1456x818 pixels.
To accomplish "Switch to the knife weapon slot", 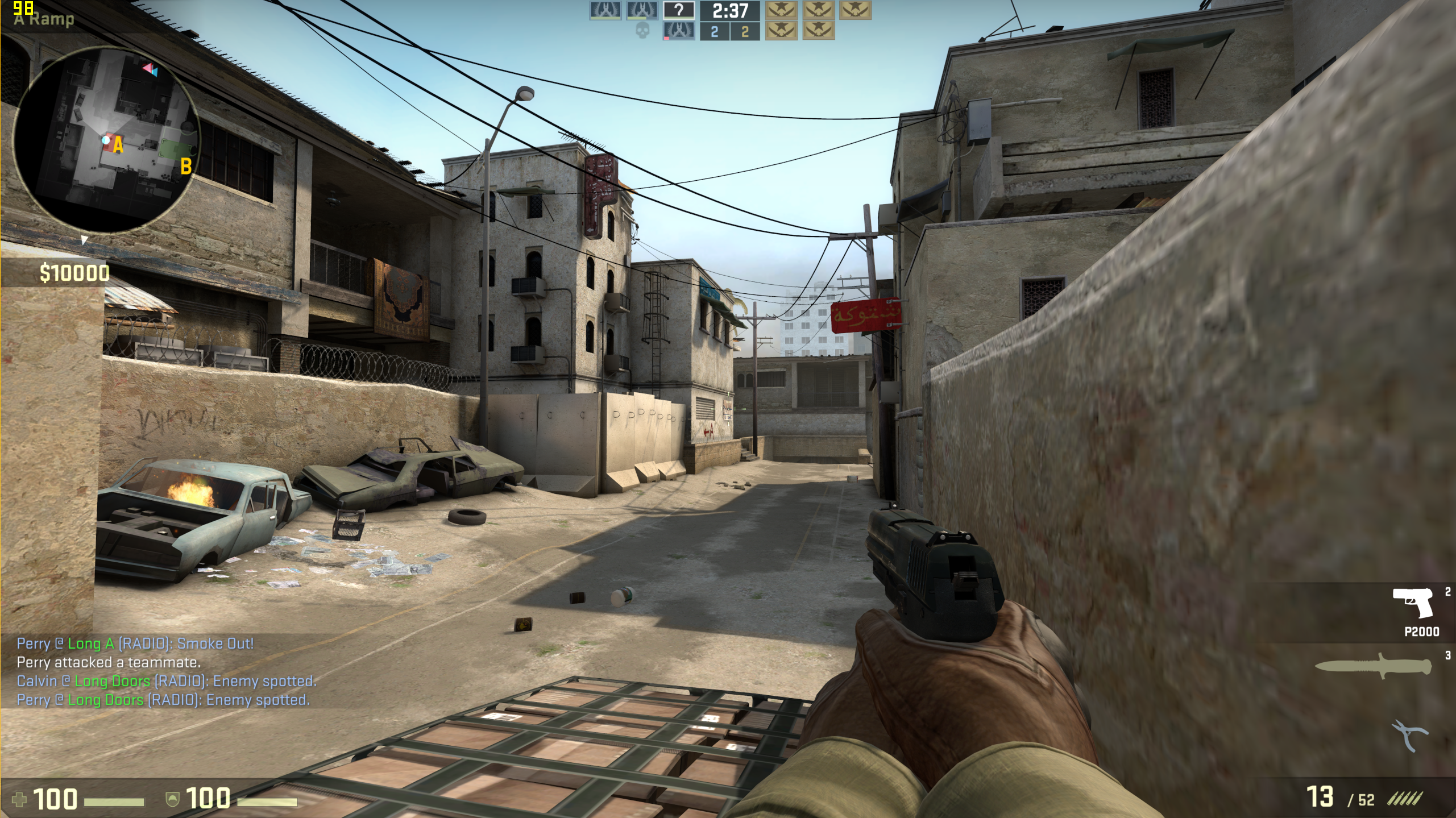I will (1373, 666).
